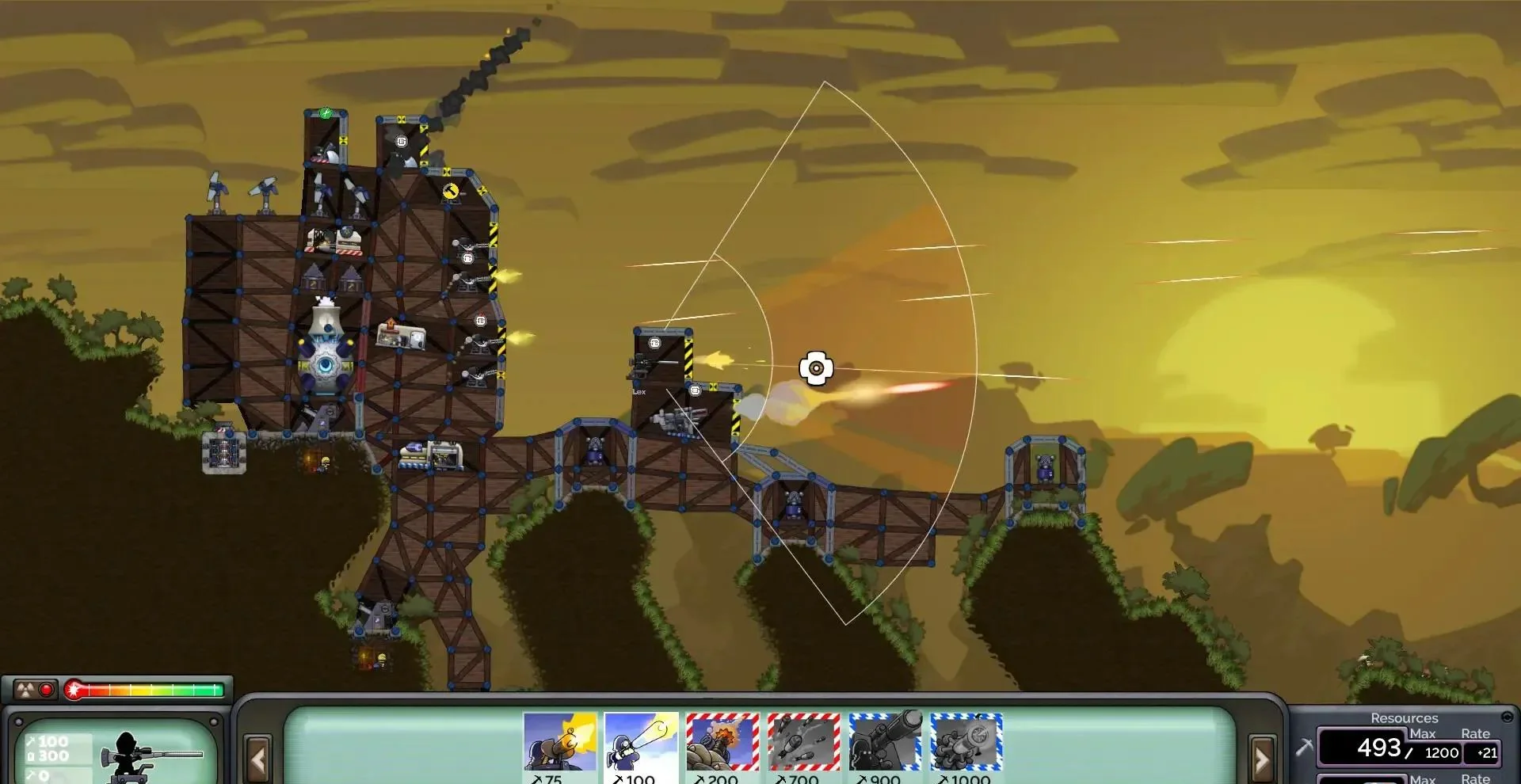This screenshot has height=784, width=1521.
Task: Page the weapon bar left with the arrow
Action: pyautogui.click(x=257, y=759)
